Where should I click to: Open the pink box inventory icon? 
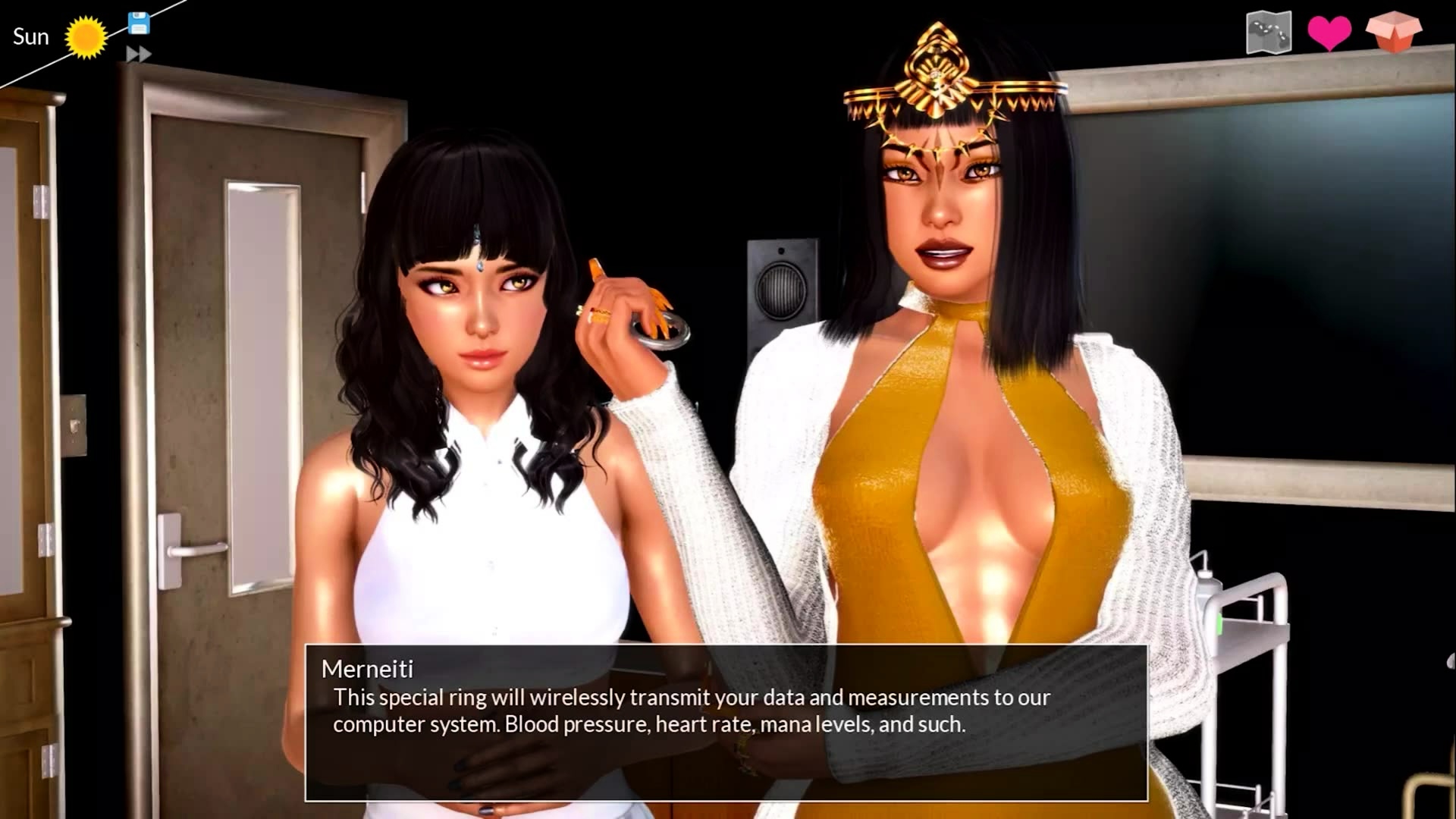(1394, 32)
